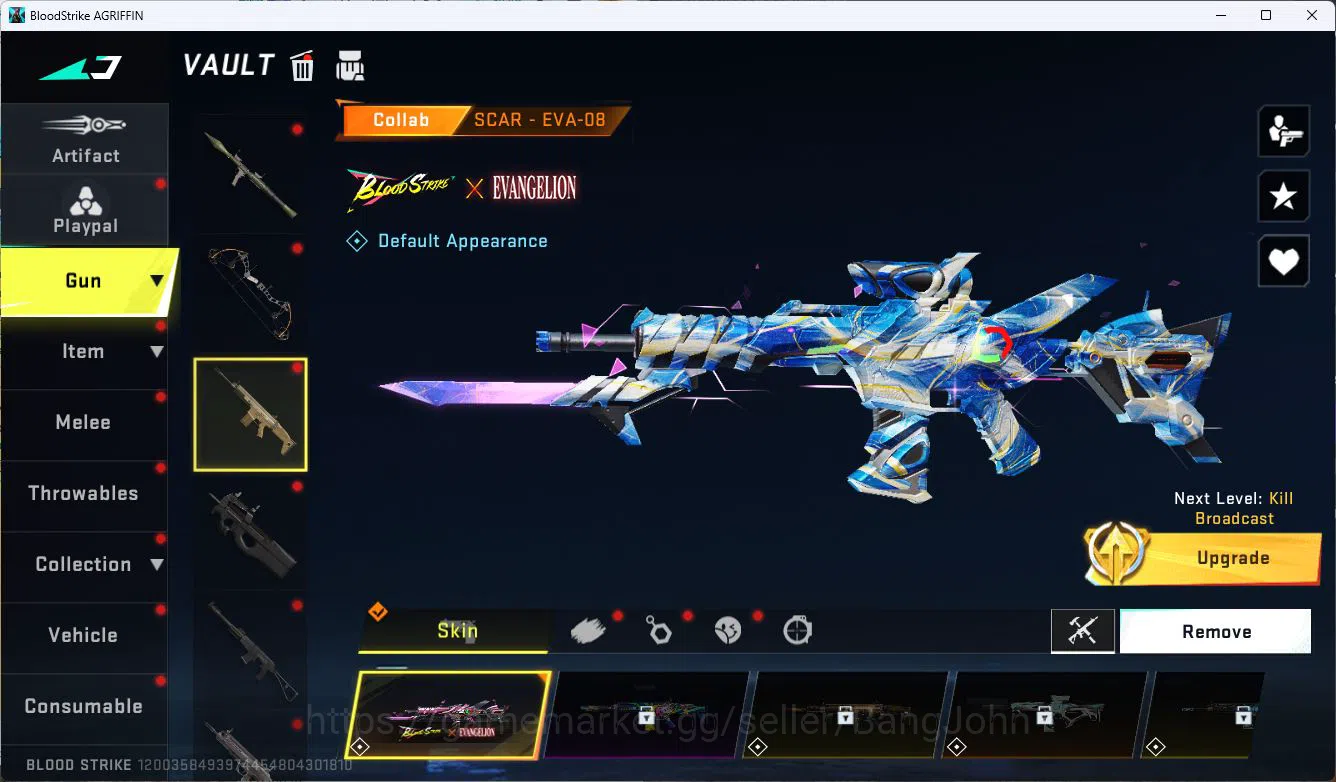Screen dimensions: 1336x782
Task: Select the camo paint icon in customization bar
Action: (588, 629)
